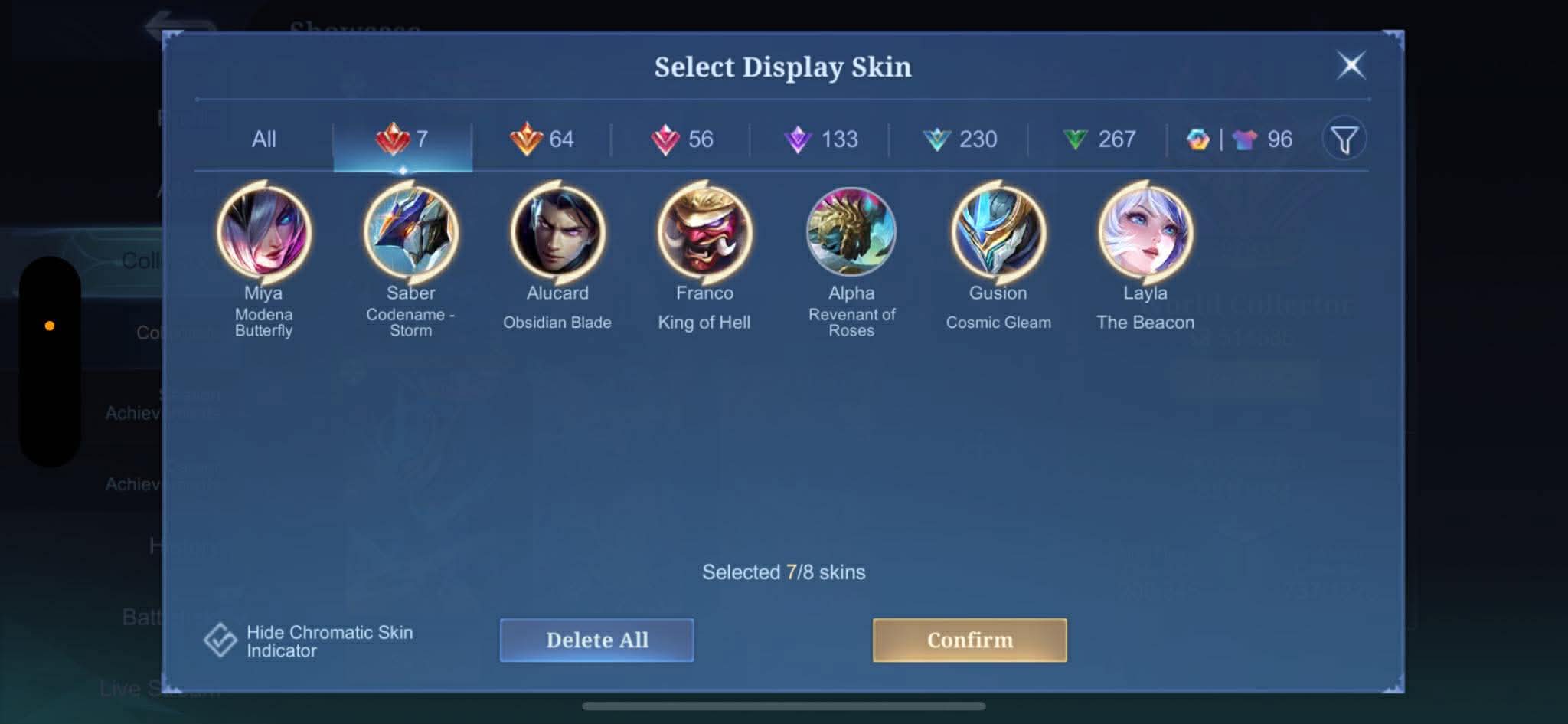
Task: Switch to the 230 skins tab
Action: 960,139
